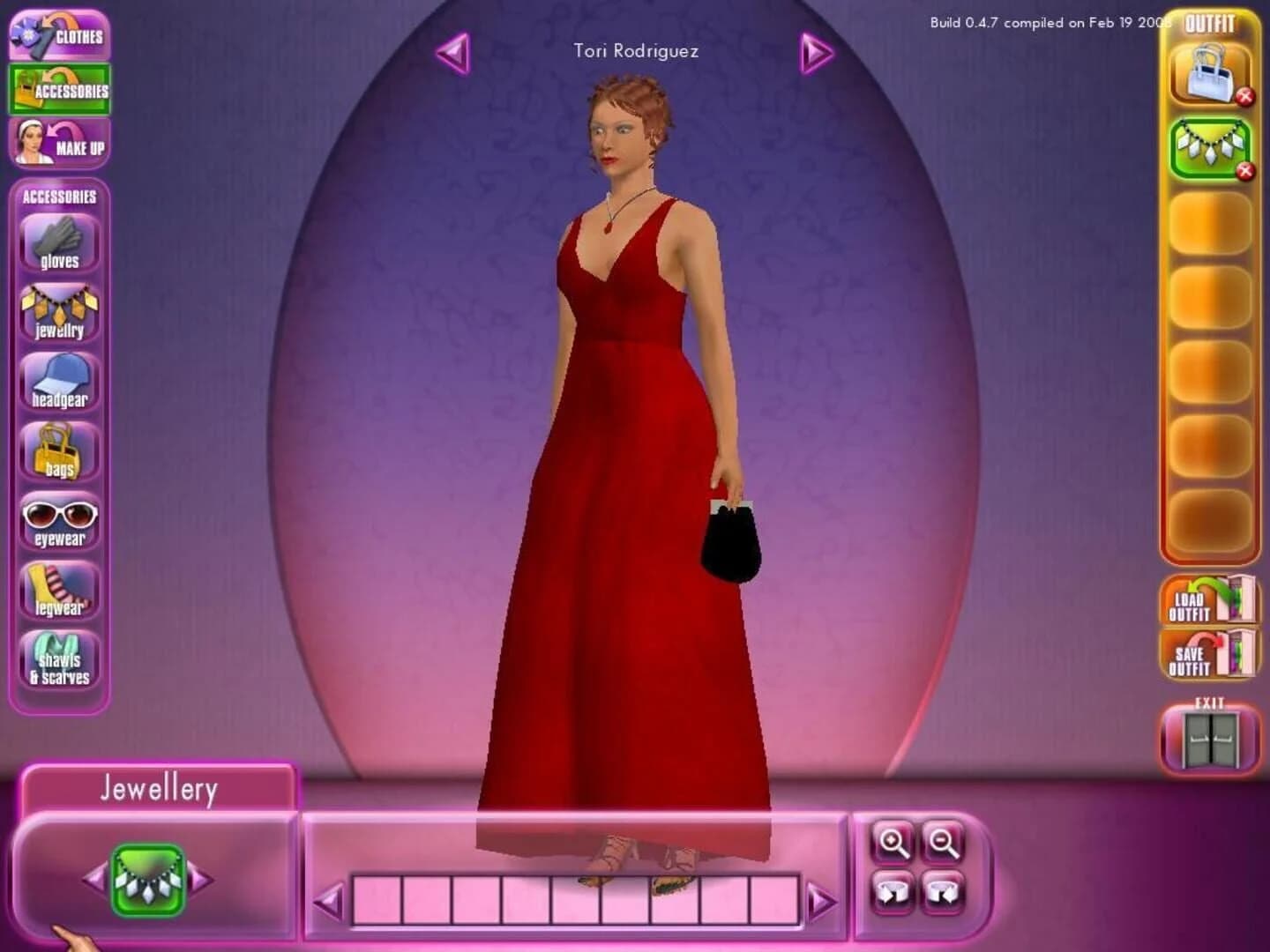Select the handbag in the Outfit panel
Viewport: 1270px width, 952px height.
point(1210,76)
